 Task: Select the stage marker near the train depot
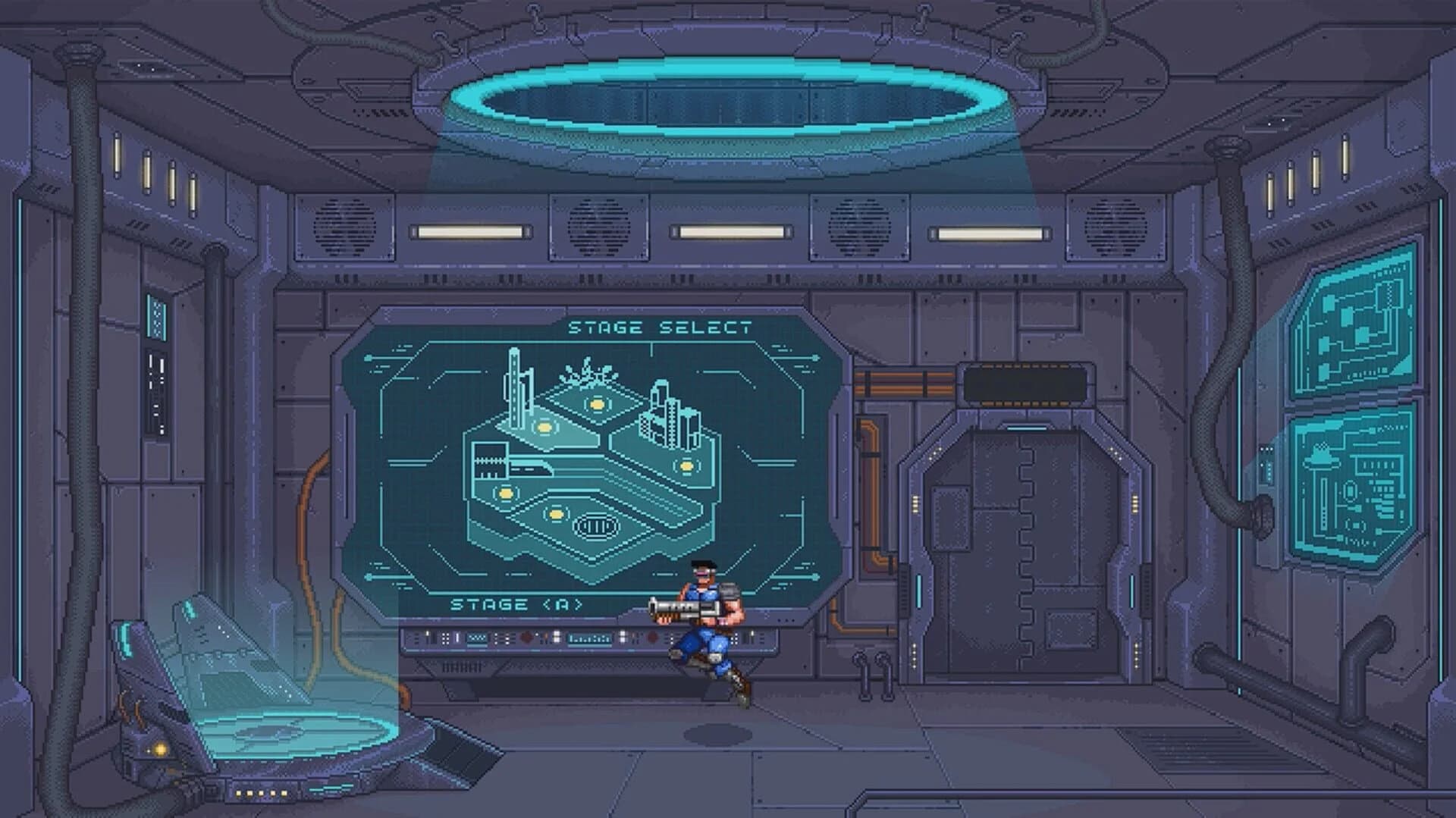[x=504, y=494]
